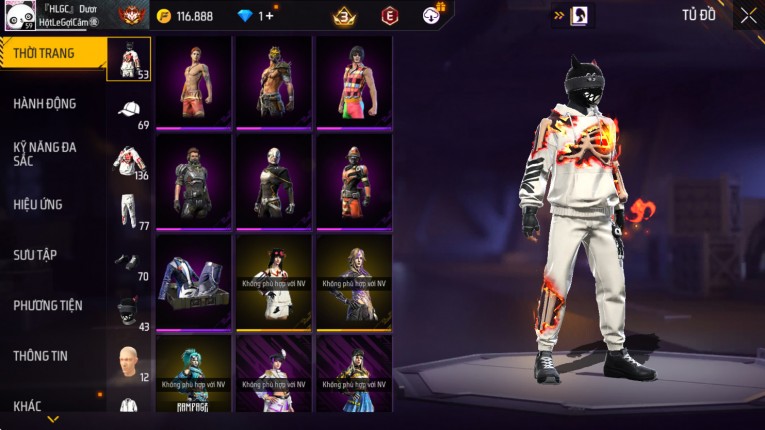The image size is (765, 430).
Task: Close the vault screen with X
Action: 748,15
